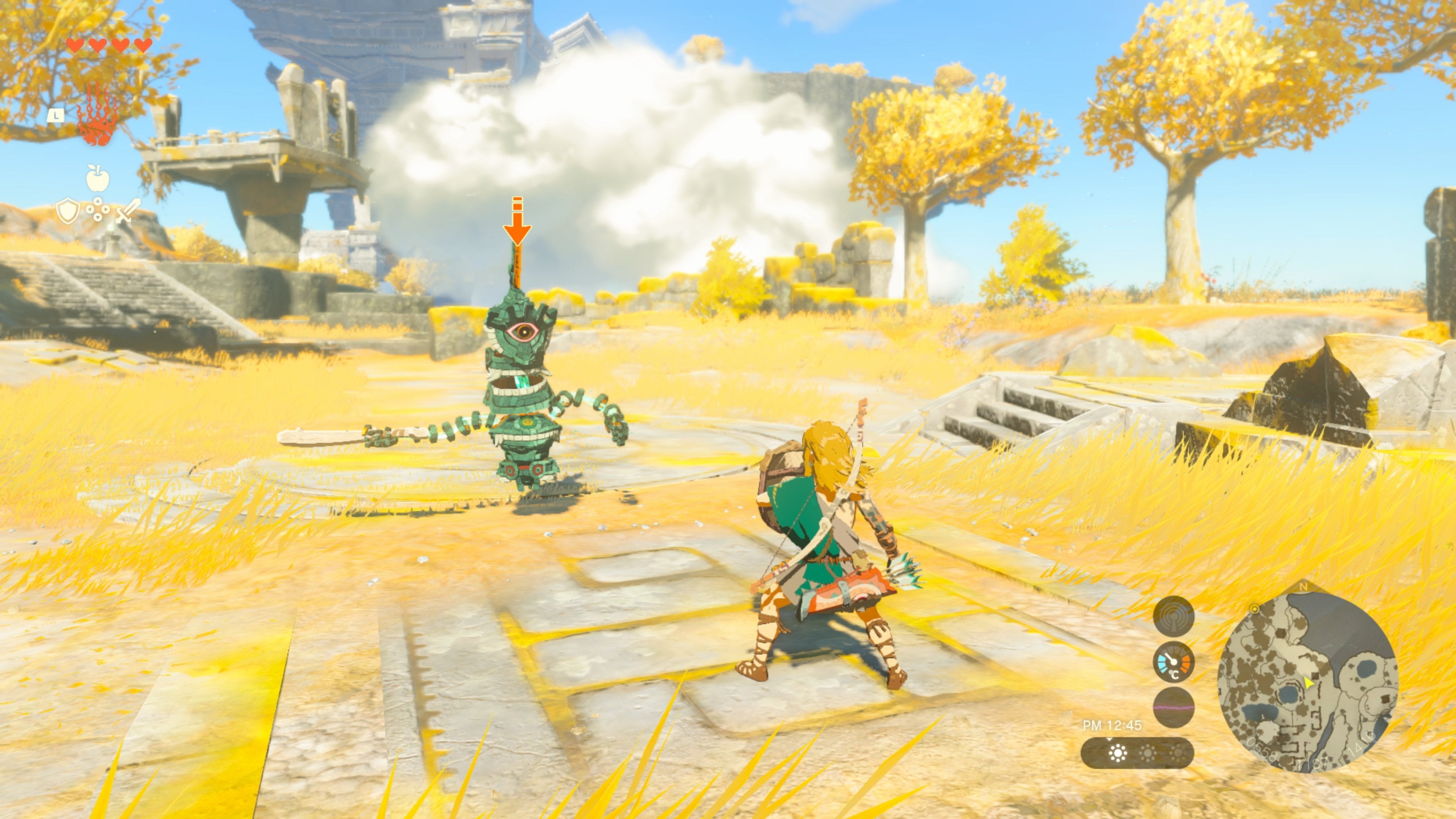Click the L button prompt badge
1456x819 pixels.
[56, 115]
